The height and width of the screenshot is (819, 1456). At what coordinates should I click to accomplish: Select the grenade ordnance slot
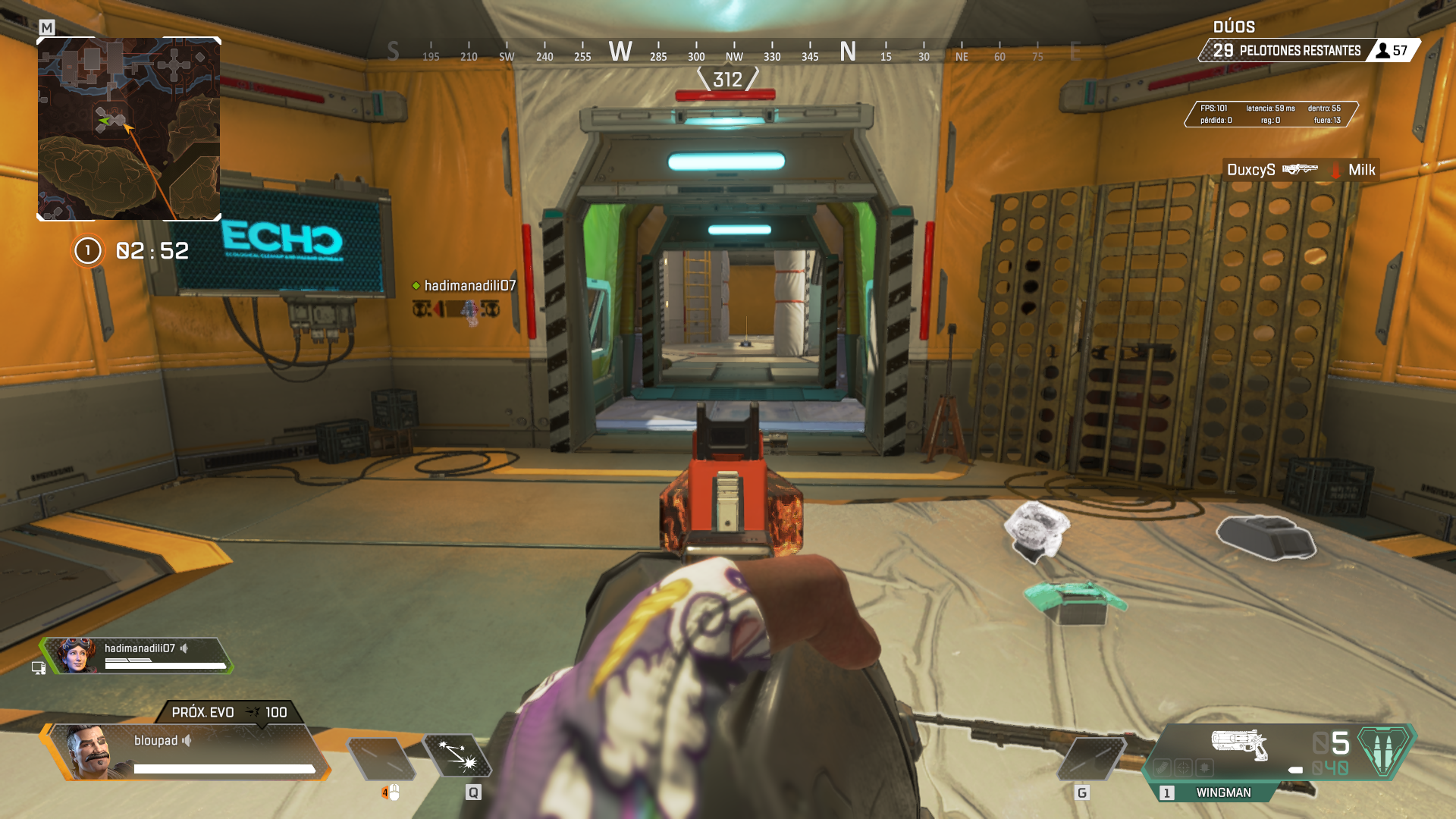click(x=1092, y=758)
